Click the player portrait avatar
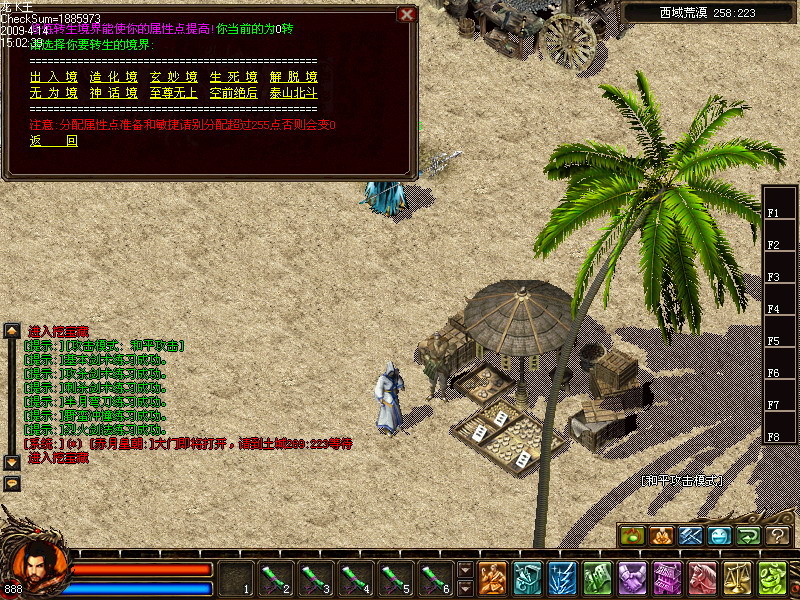This screenshot has height=600, width=800. point(36,566)
